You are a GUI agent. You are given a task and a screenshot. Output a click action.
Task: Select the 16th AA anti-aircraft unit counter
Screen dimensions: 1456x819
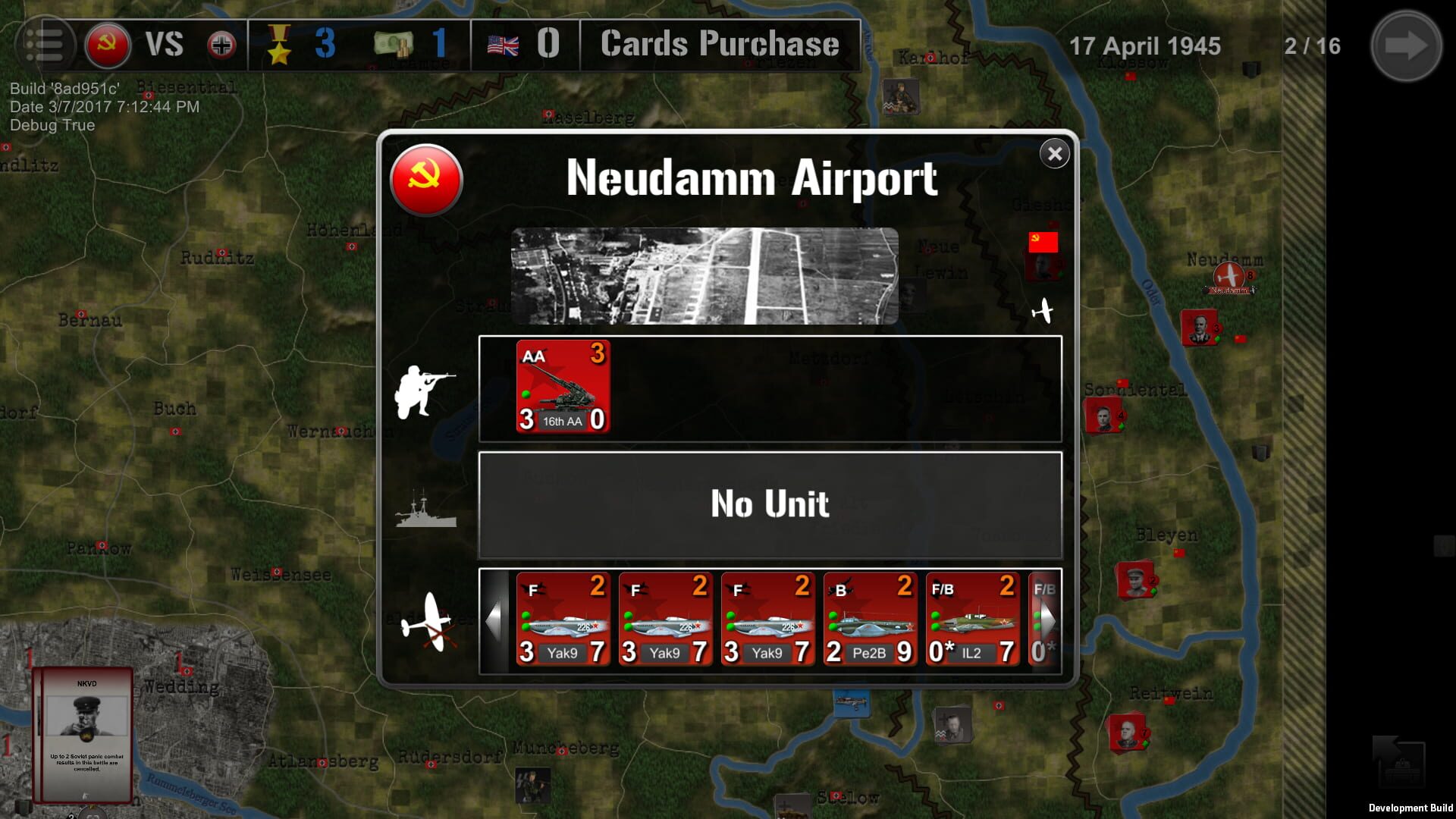[x=564, y=387]
